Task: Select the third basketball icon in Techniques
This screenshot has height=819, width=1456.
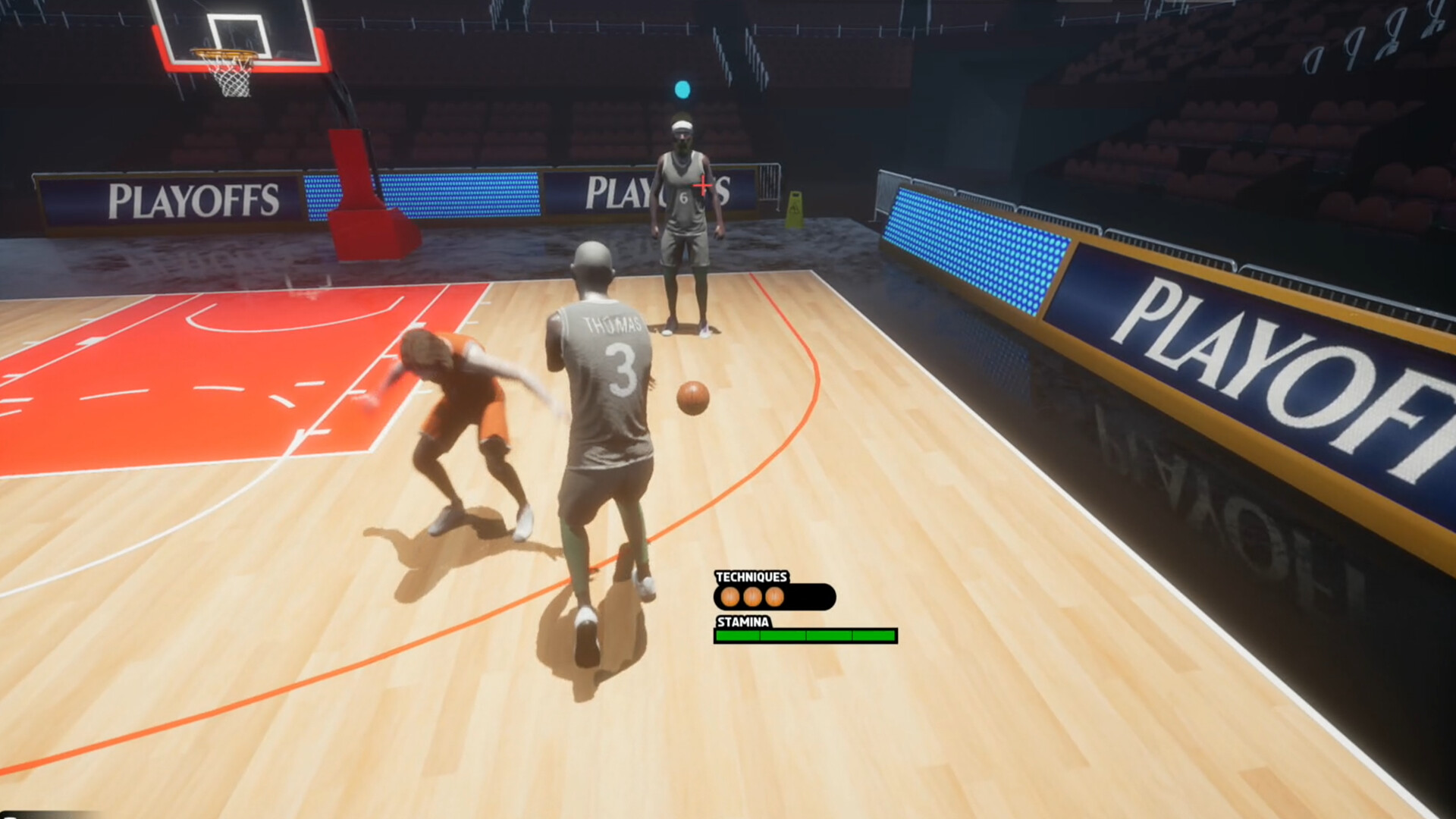Action: pyautogui.click(x=777, y=598)
